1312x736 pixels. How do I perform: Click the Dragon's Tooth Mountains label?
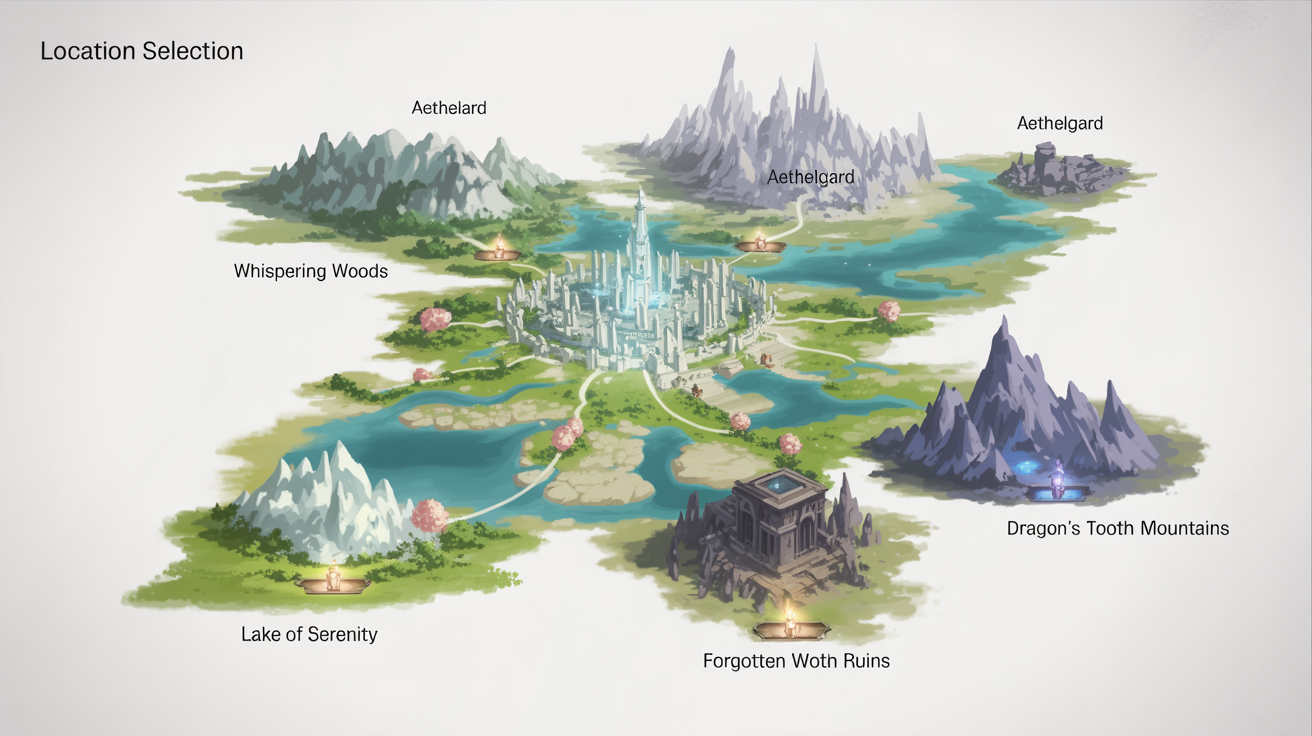point(1117,528)
